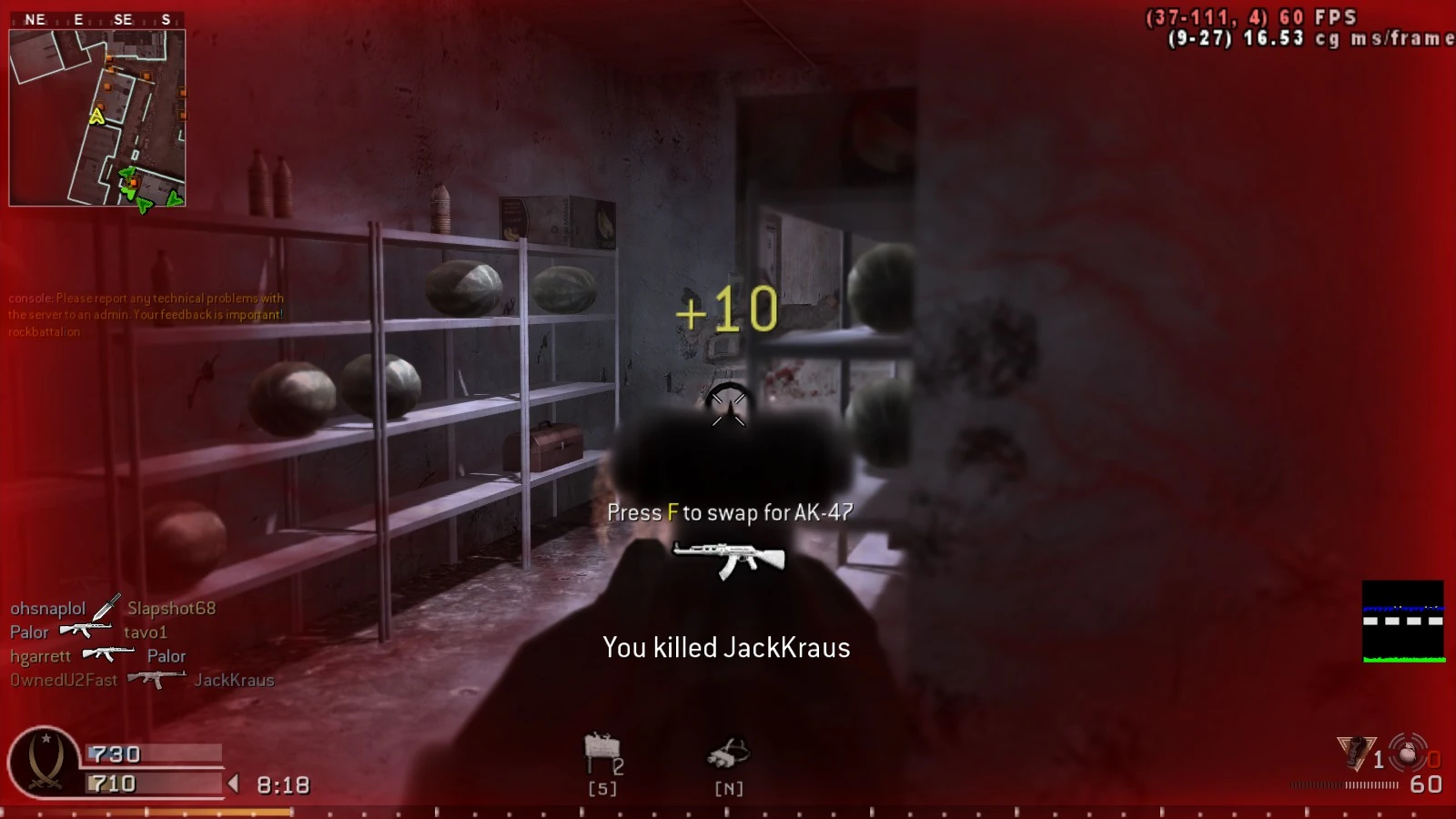Click the You killed JackKraus message

click(727, 647)
